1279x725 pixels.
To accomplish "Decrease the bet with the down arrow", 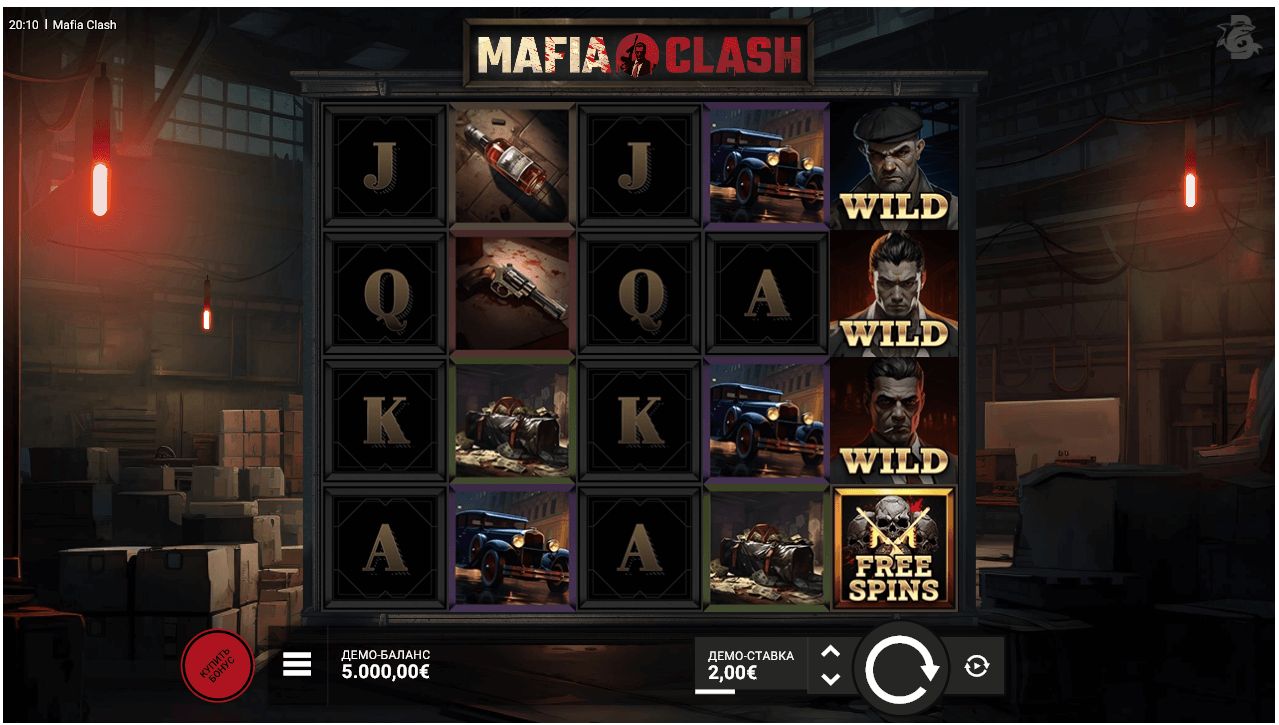I will point(830,679).
